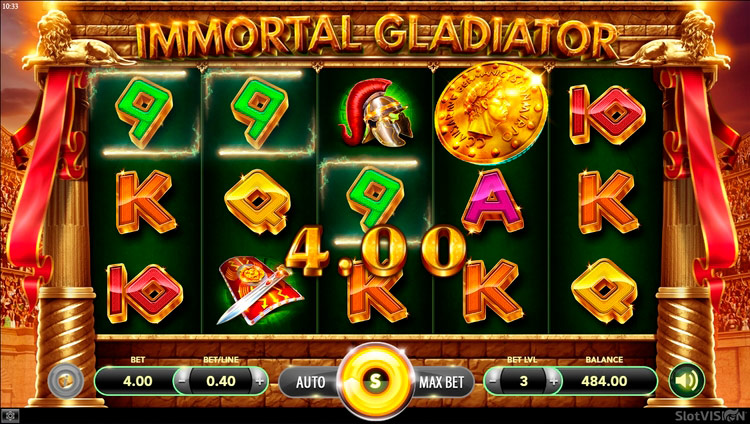Raise the bet level

[x=554, y=381]
